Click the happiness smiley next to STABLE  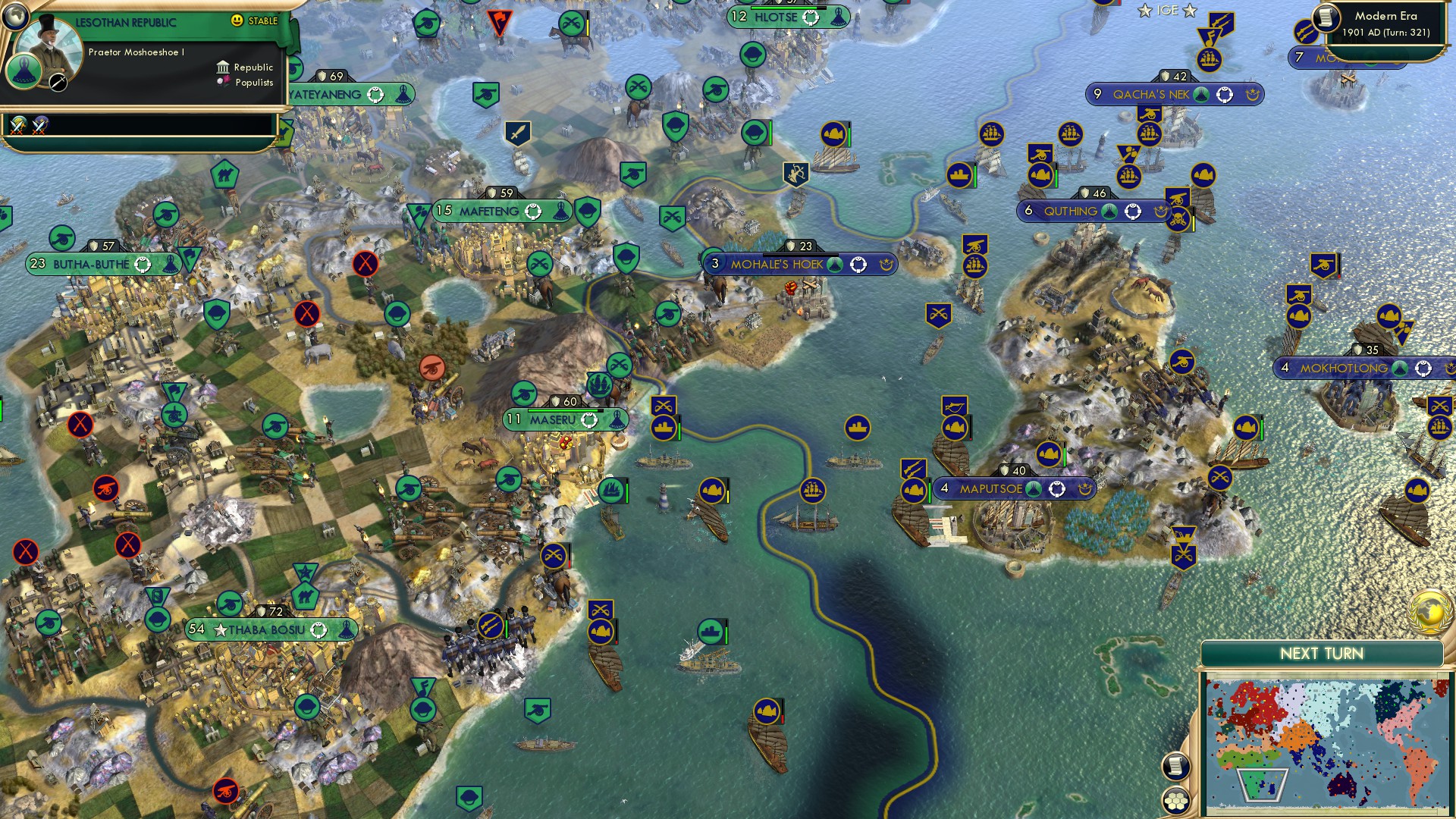[x=237, y=20]
